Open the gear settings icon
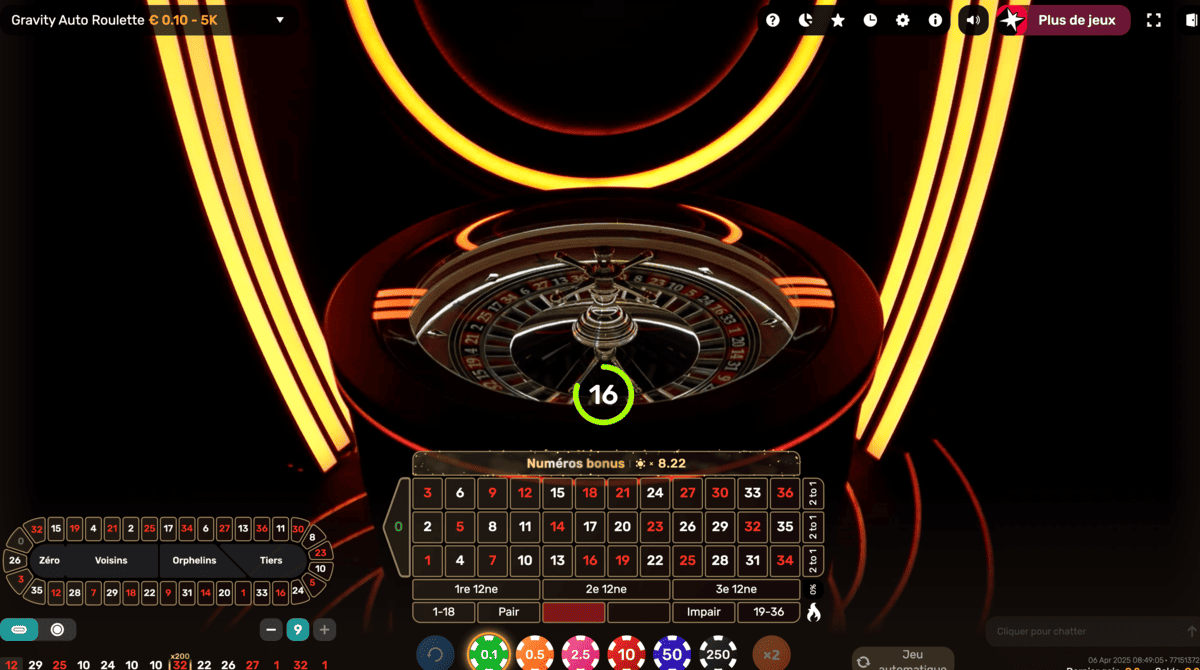Viewport: 1200px width, 670px height. (x=903, y=20)
